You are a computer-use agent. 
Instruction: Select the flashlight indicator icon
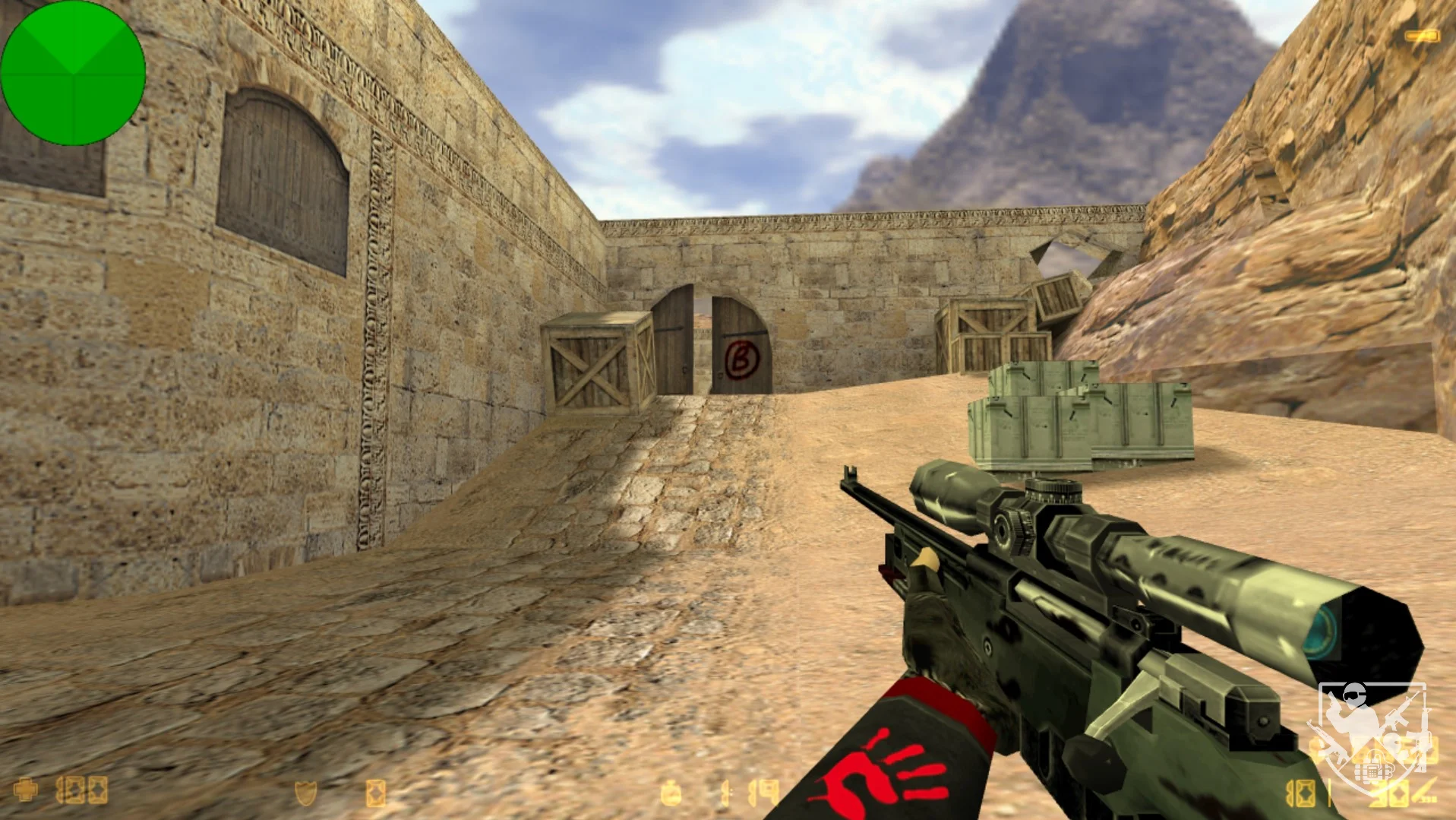[1422, 36]
